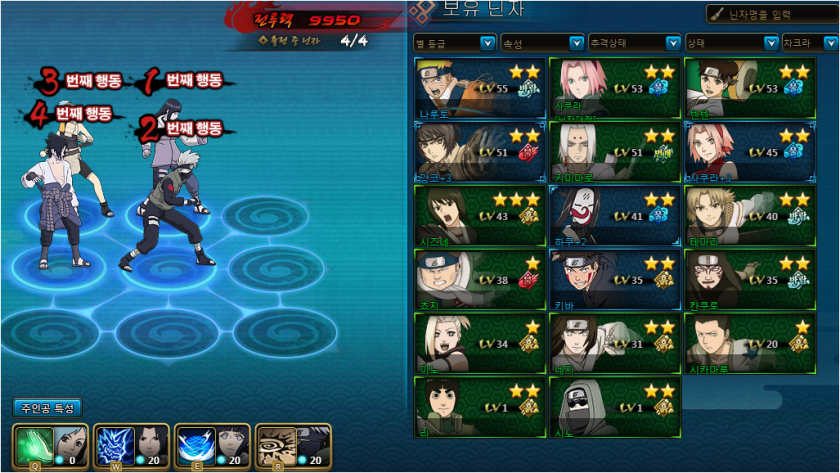Pick the level 20 시카마루 card
The width and height of the screenshot is (840, 473).
(x=749, y=343)
